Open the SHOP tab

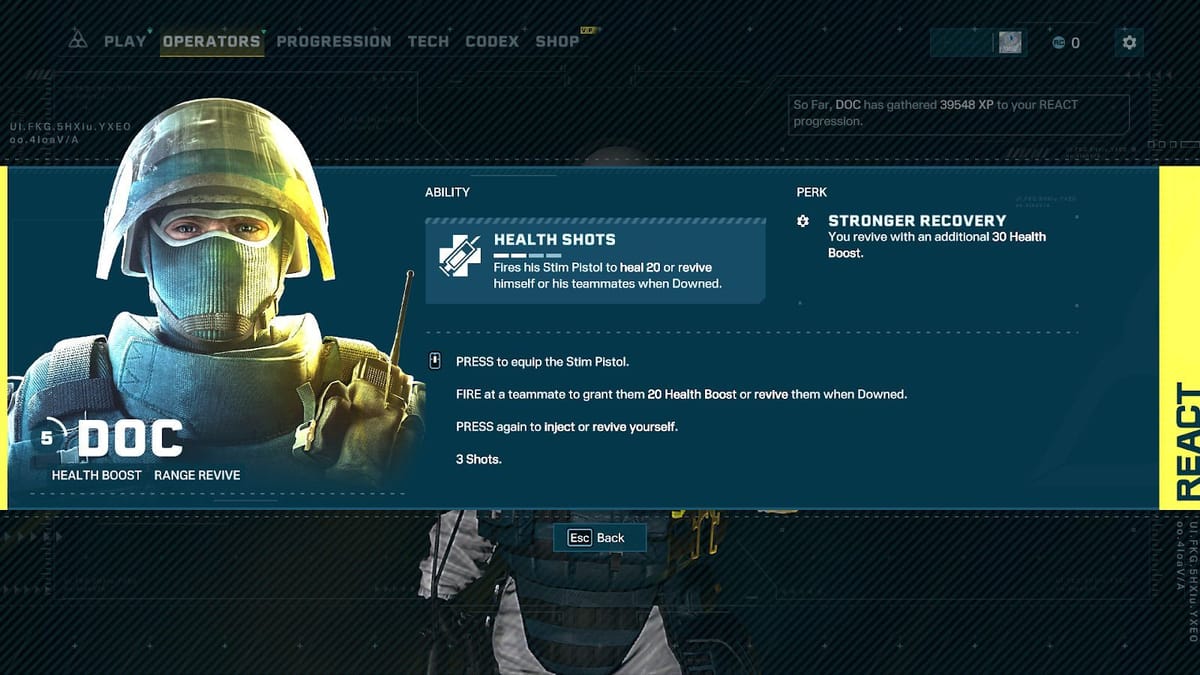[x=557, y=41]
